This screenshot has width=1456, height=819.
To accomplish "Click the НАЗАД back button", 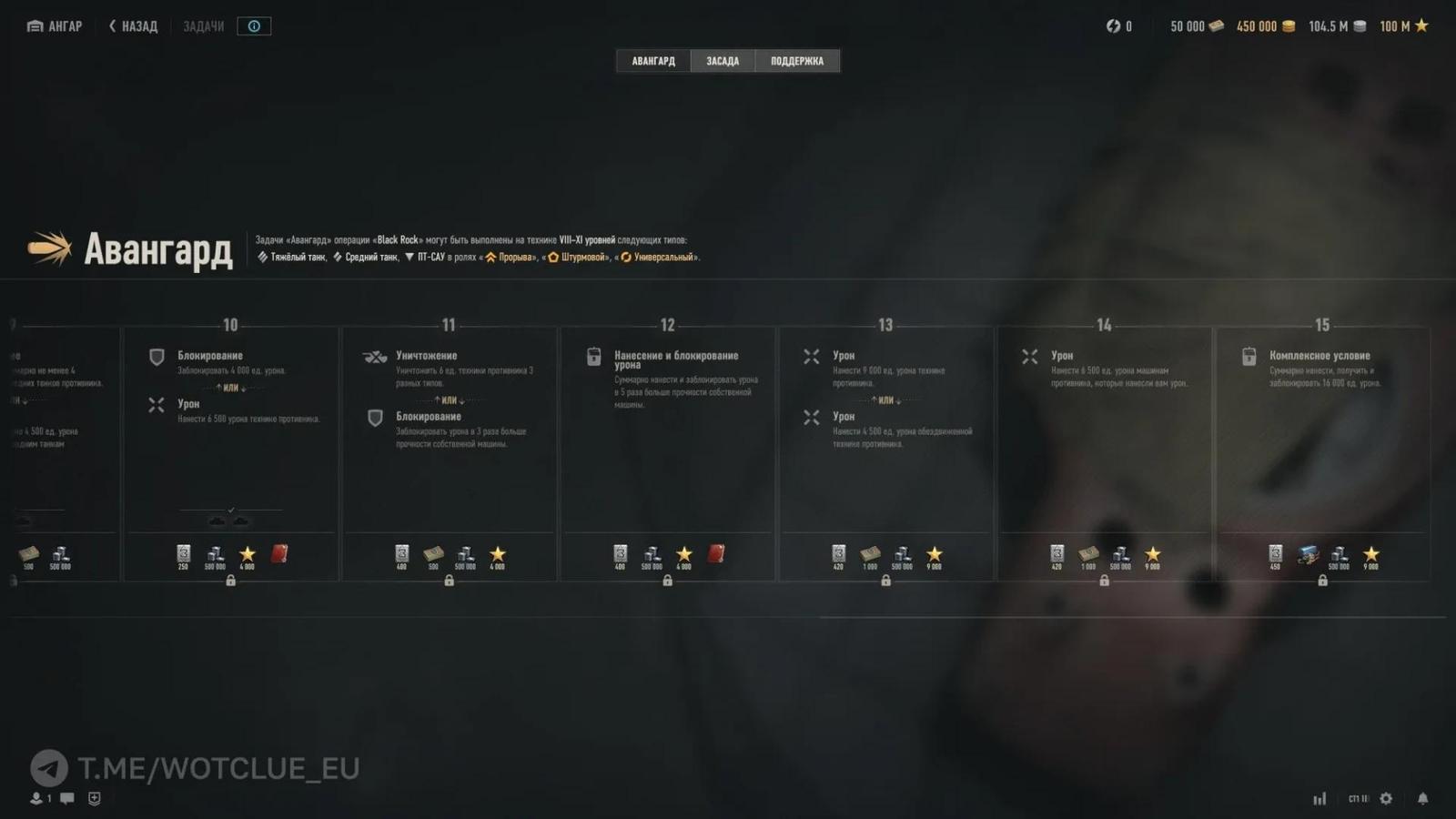I will pyautogui.click(x=132, y=25).
